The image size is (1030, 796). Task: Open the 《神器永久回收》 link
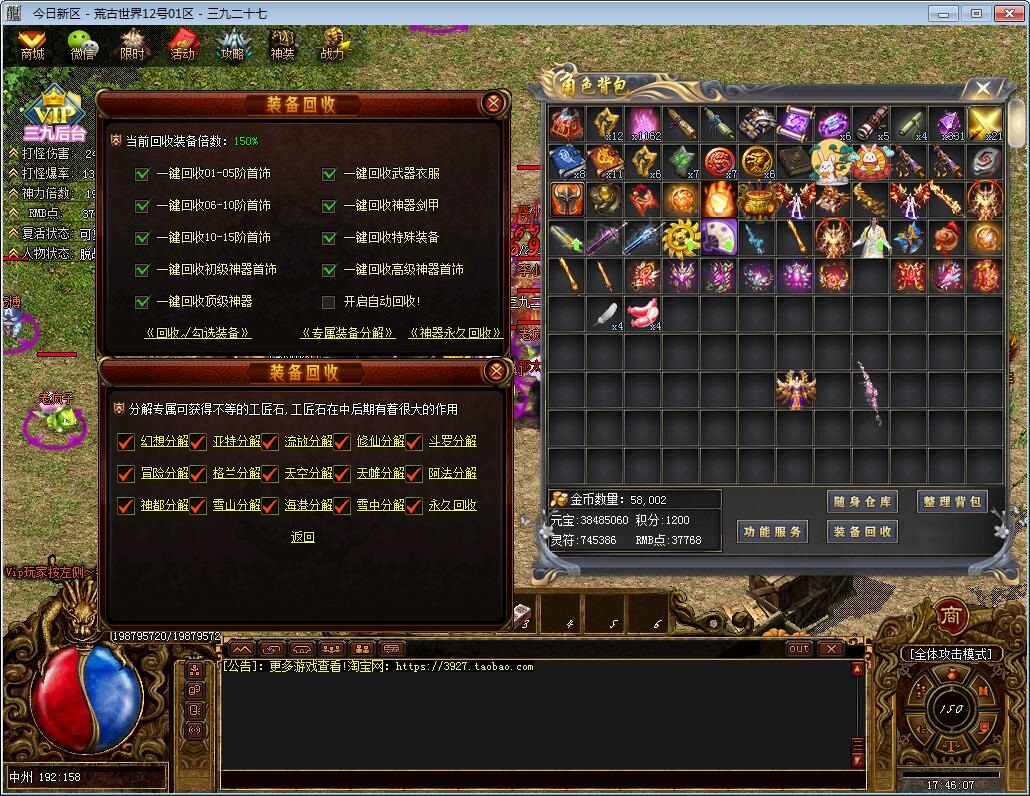(x=456, y=333)
